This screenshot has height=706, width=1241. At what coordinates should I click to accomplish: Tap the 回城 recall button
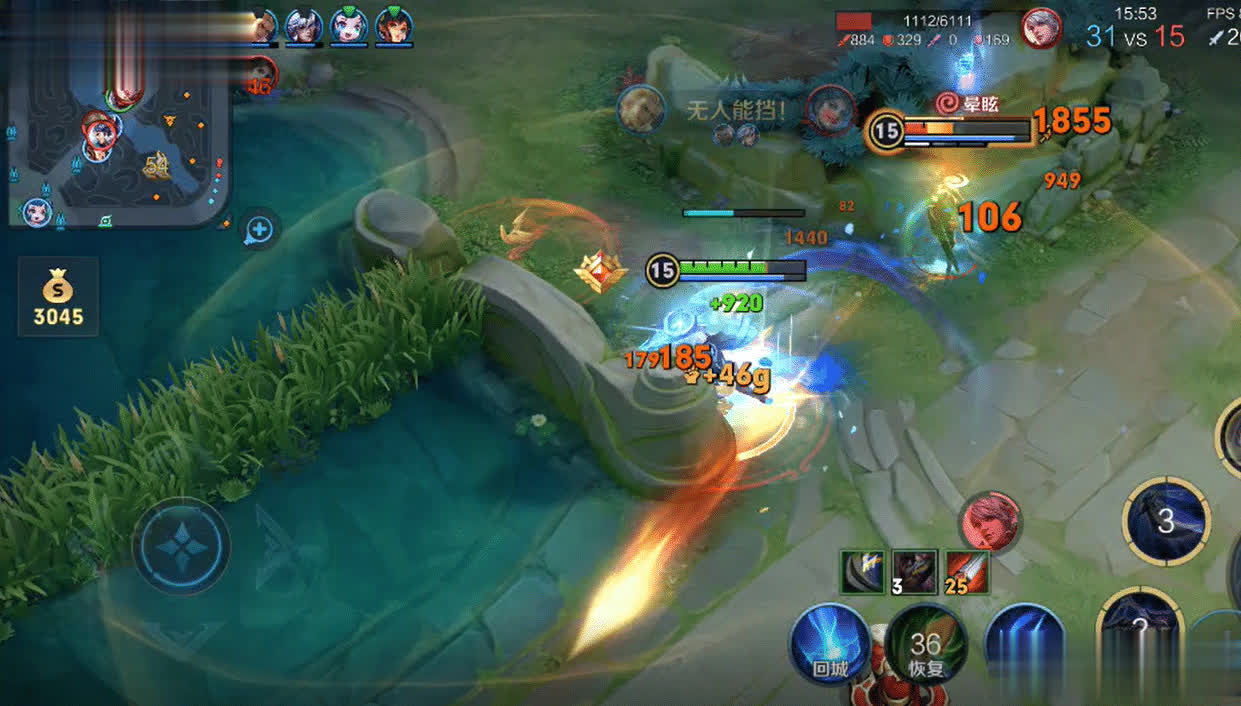point(829,645)
